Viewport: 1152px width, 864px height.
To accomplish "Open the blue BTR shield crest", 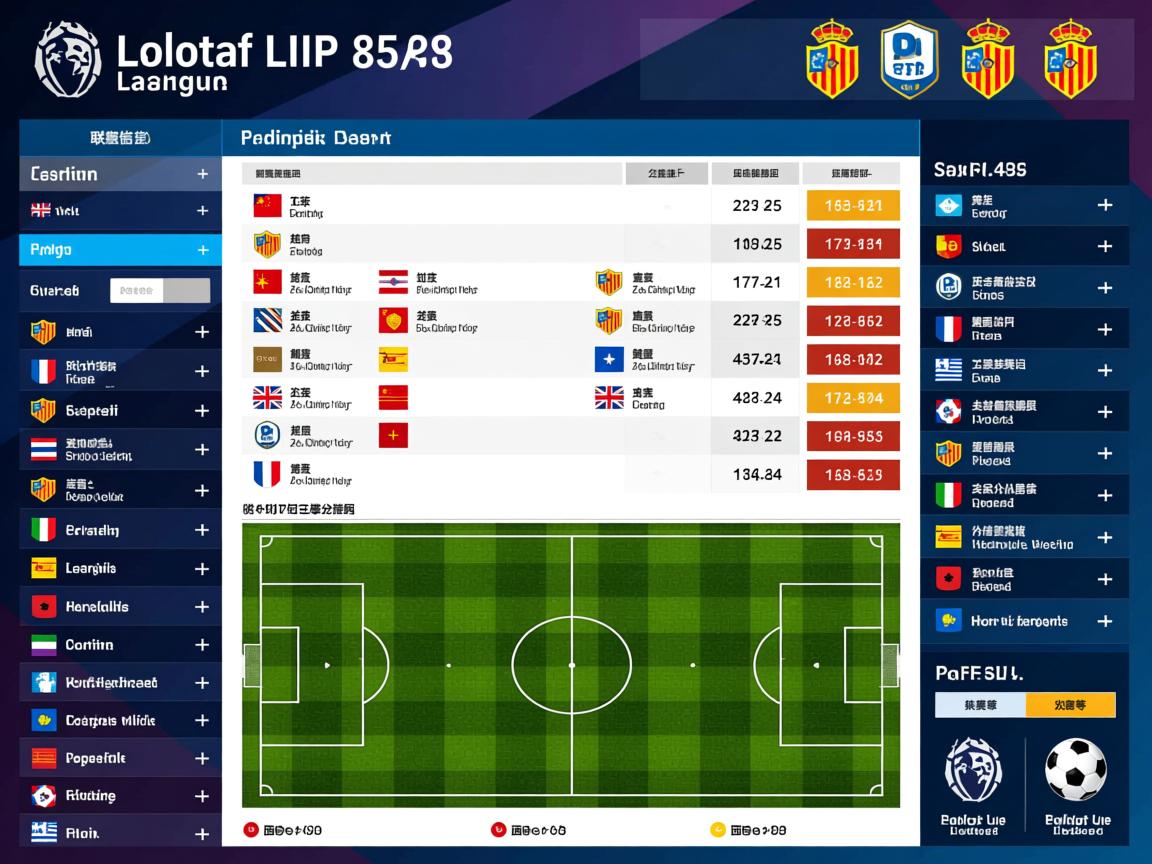I will click(909, 61).
